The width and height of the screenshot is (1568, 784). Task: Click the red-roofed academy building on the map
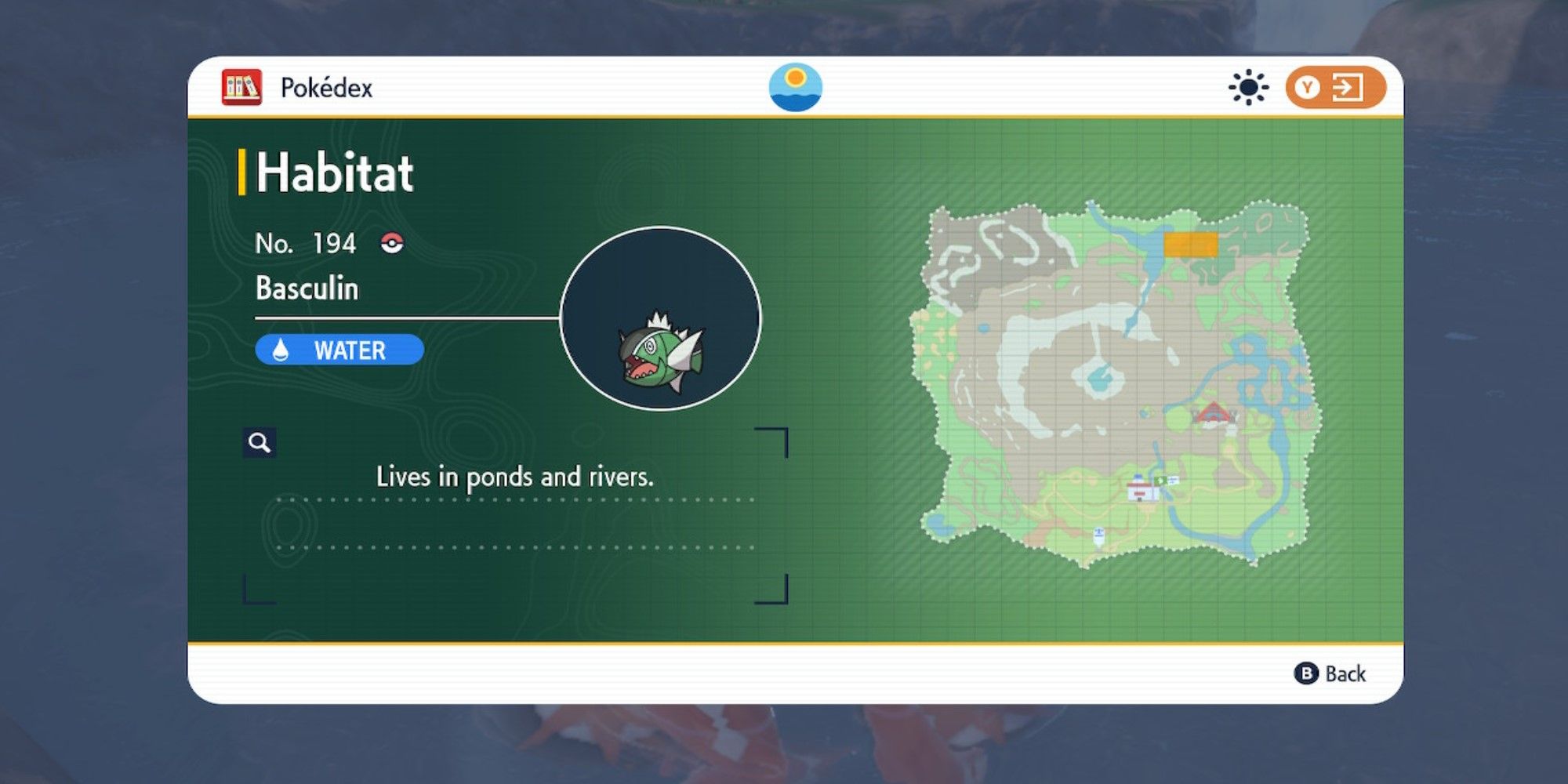(1214, 414)
